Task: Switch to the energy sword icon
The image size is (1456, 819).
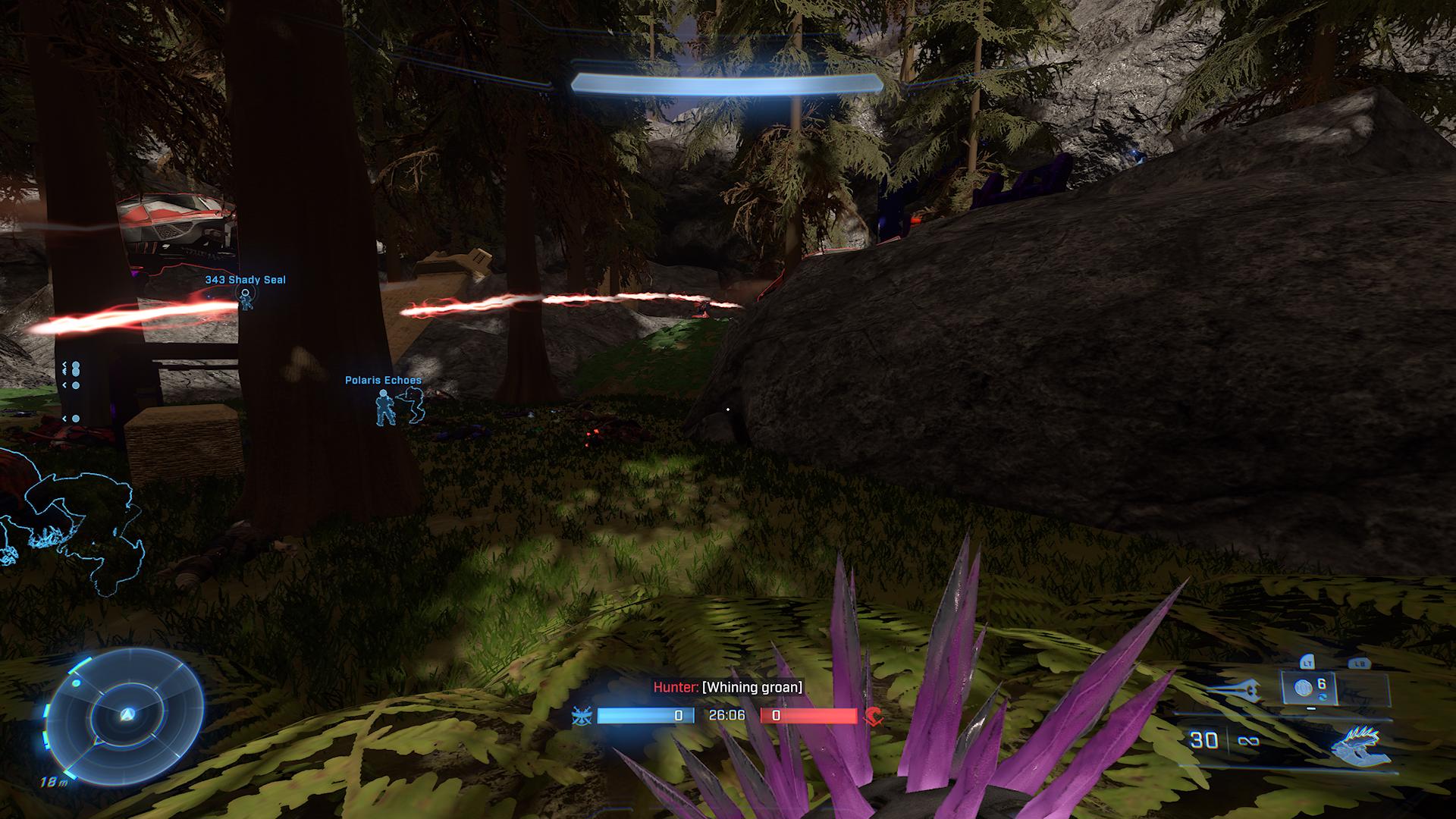Action: [x=1233, y=690]
